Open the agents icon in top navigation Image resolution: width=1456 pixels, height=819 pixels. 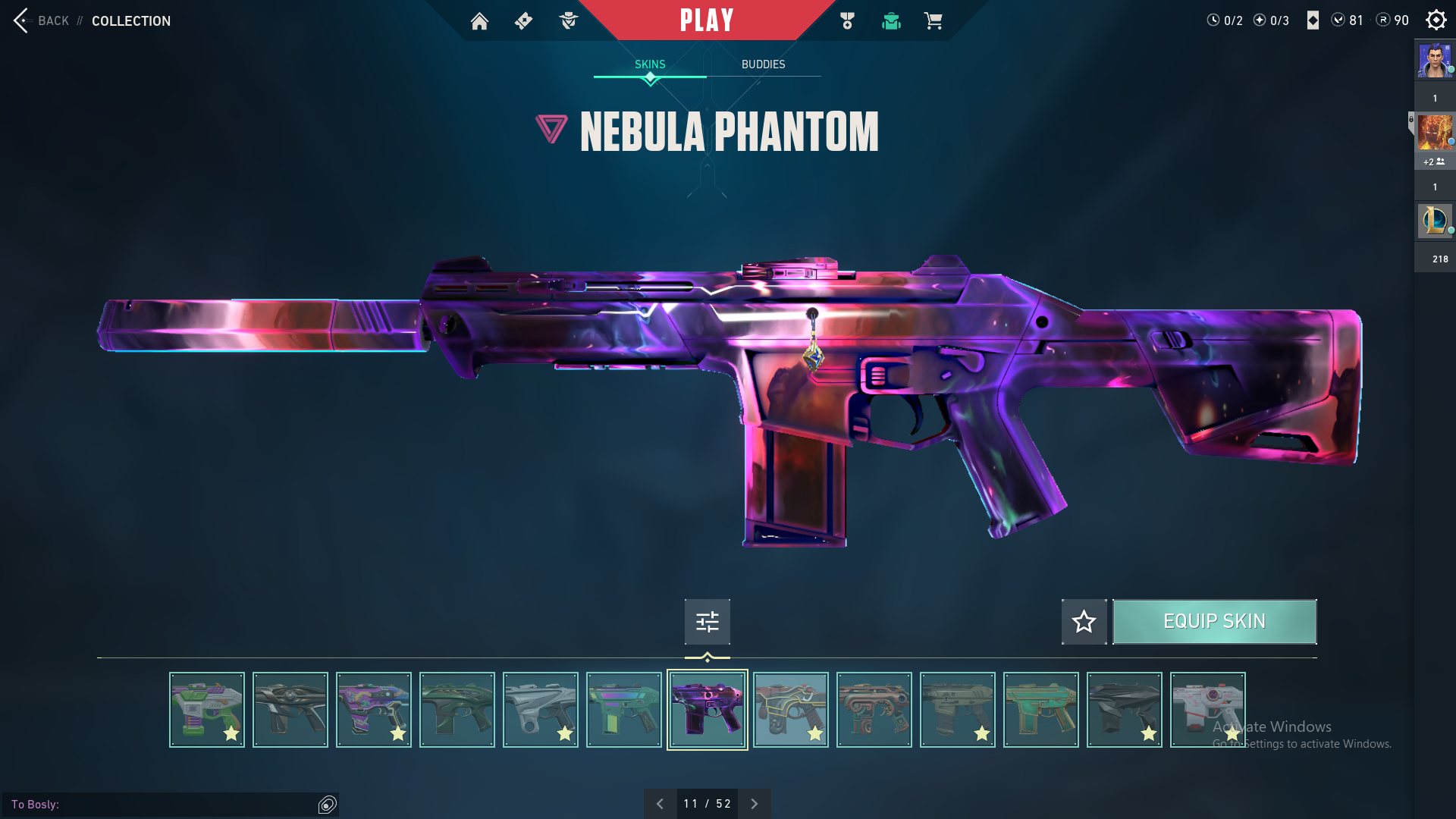pos(568,21)
